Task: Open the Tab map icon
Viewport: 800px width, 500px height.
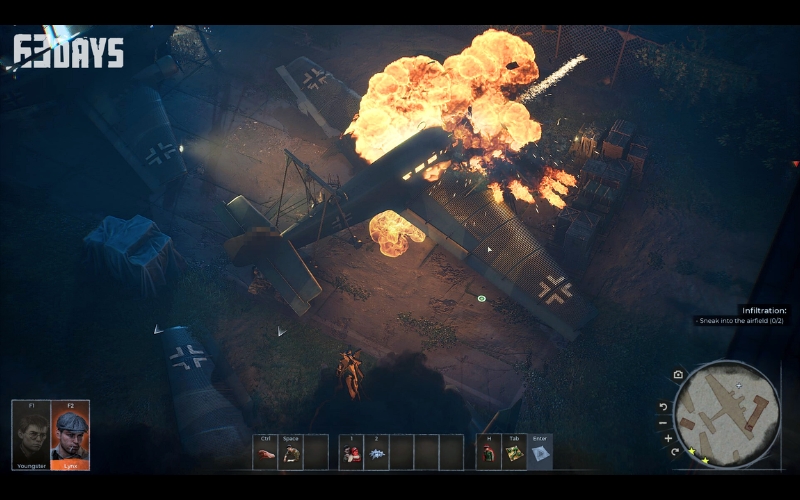Action: (514, 454)
